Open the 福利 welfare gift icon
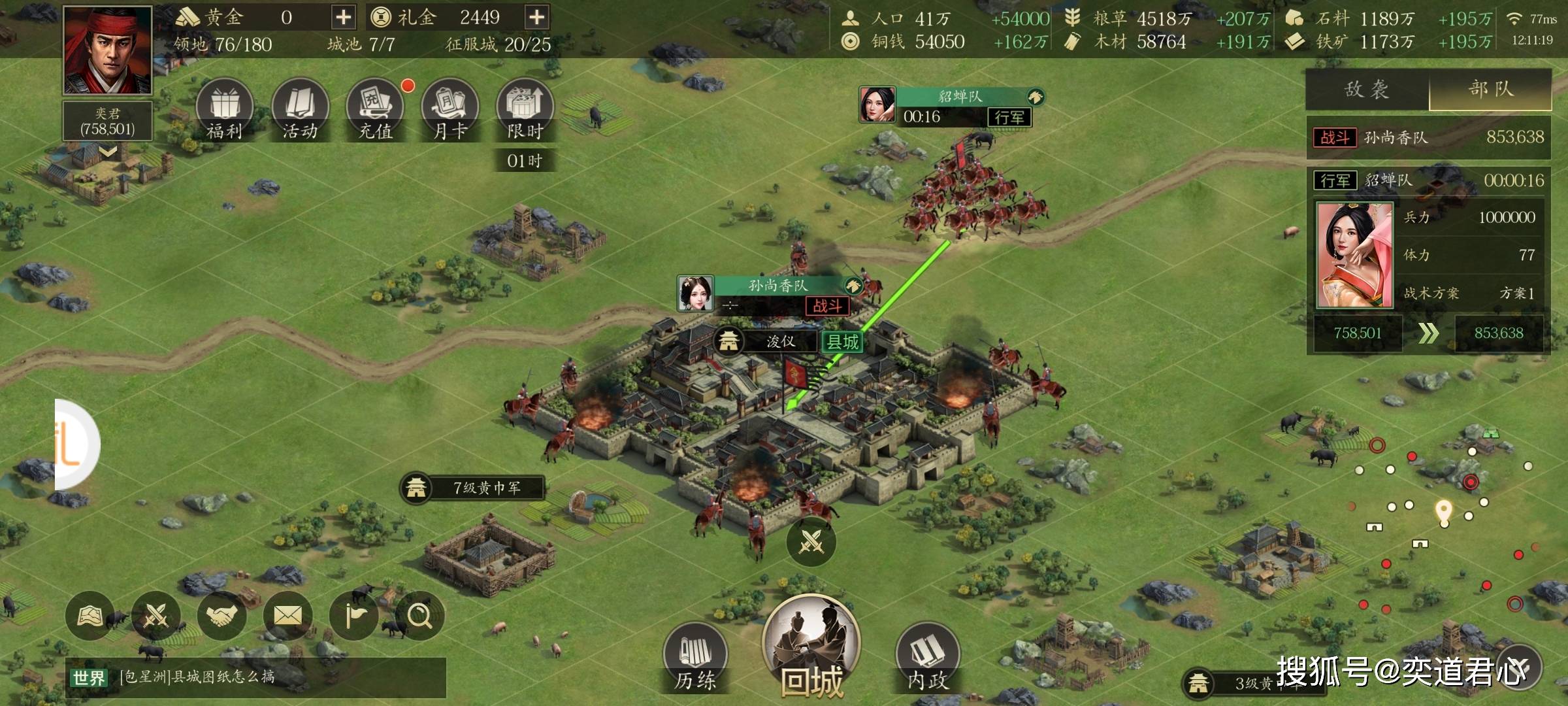The image size is (1568, 706). tap(224, 109)
